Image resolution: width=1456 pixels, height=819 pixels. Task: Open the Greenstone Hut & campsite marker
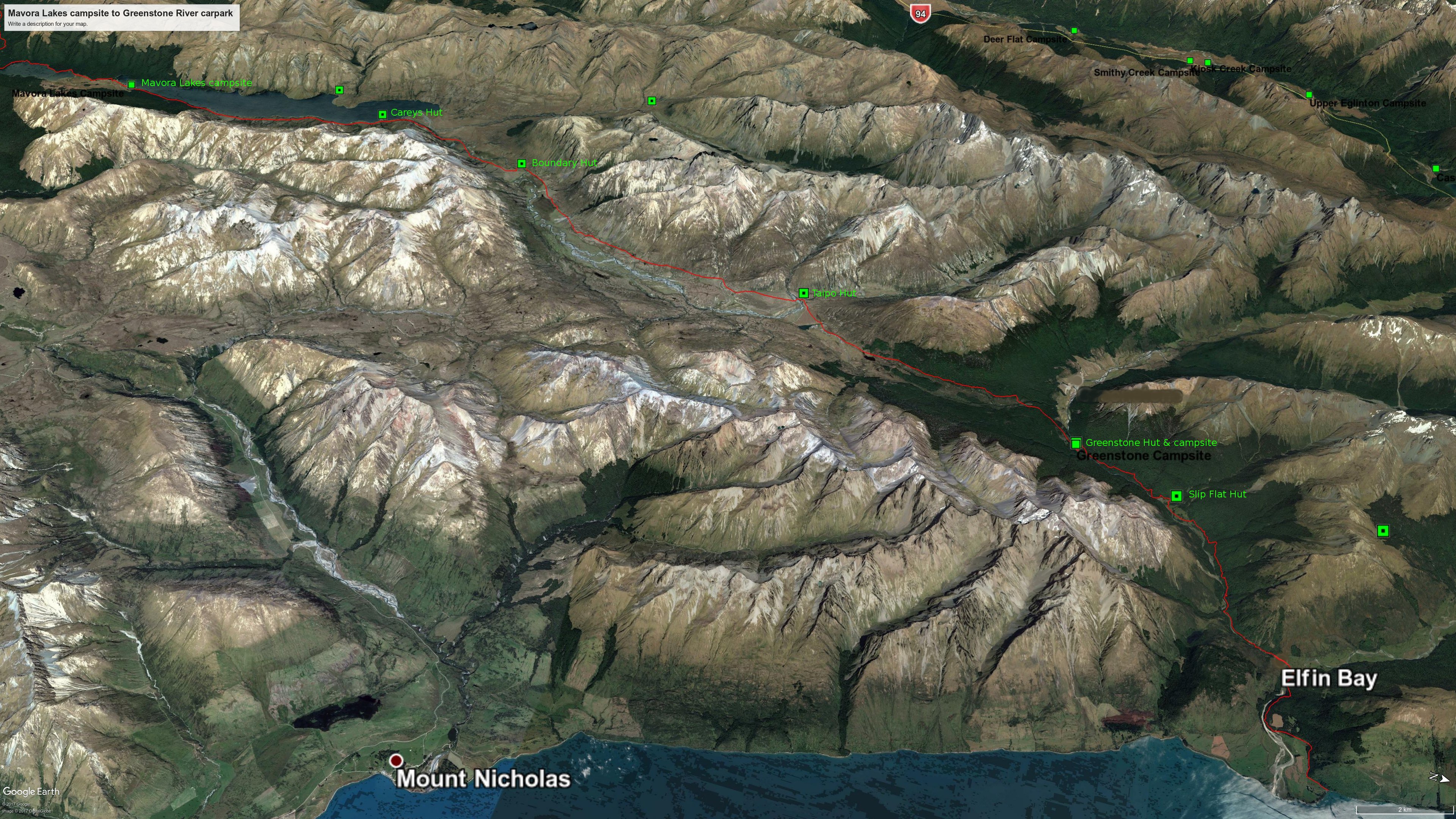pyautogui.click(x=1076, y=443)
